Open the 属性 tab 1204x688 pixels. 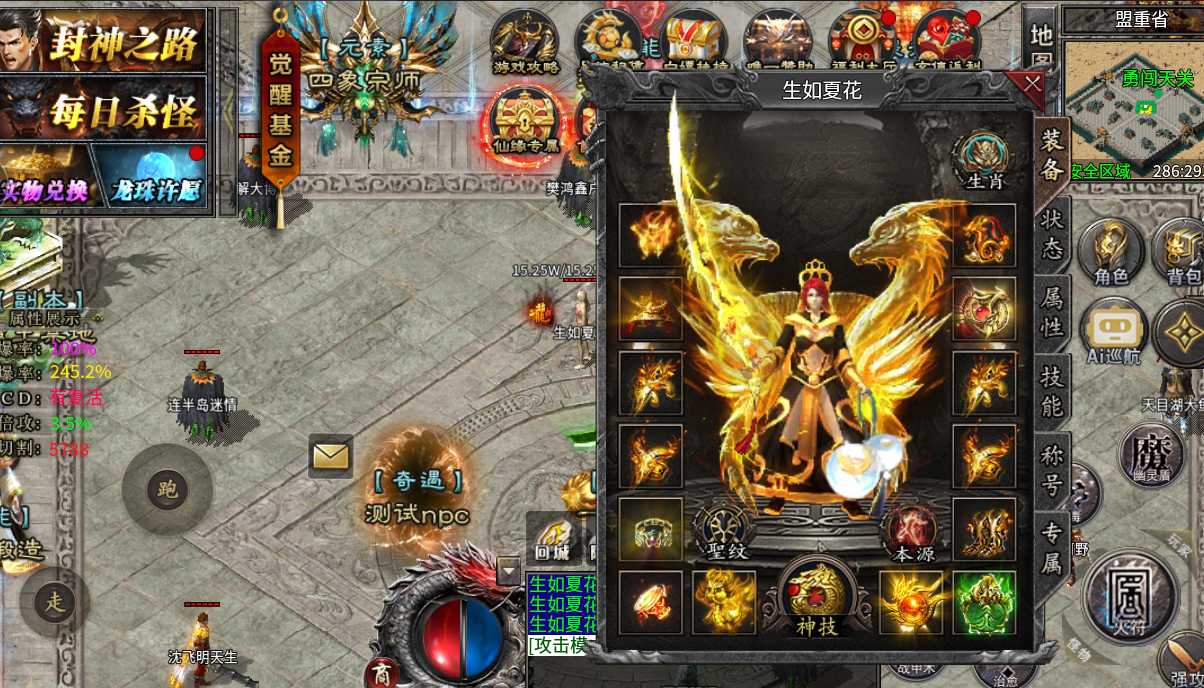click(1052, 312)
